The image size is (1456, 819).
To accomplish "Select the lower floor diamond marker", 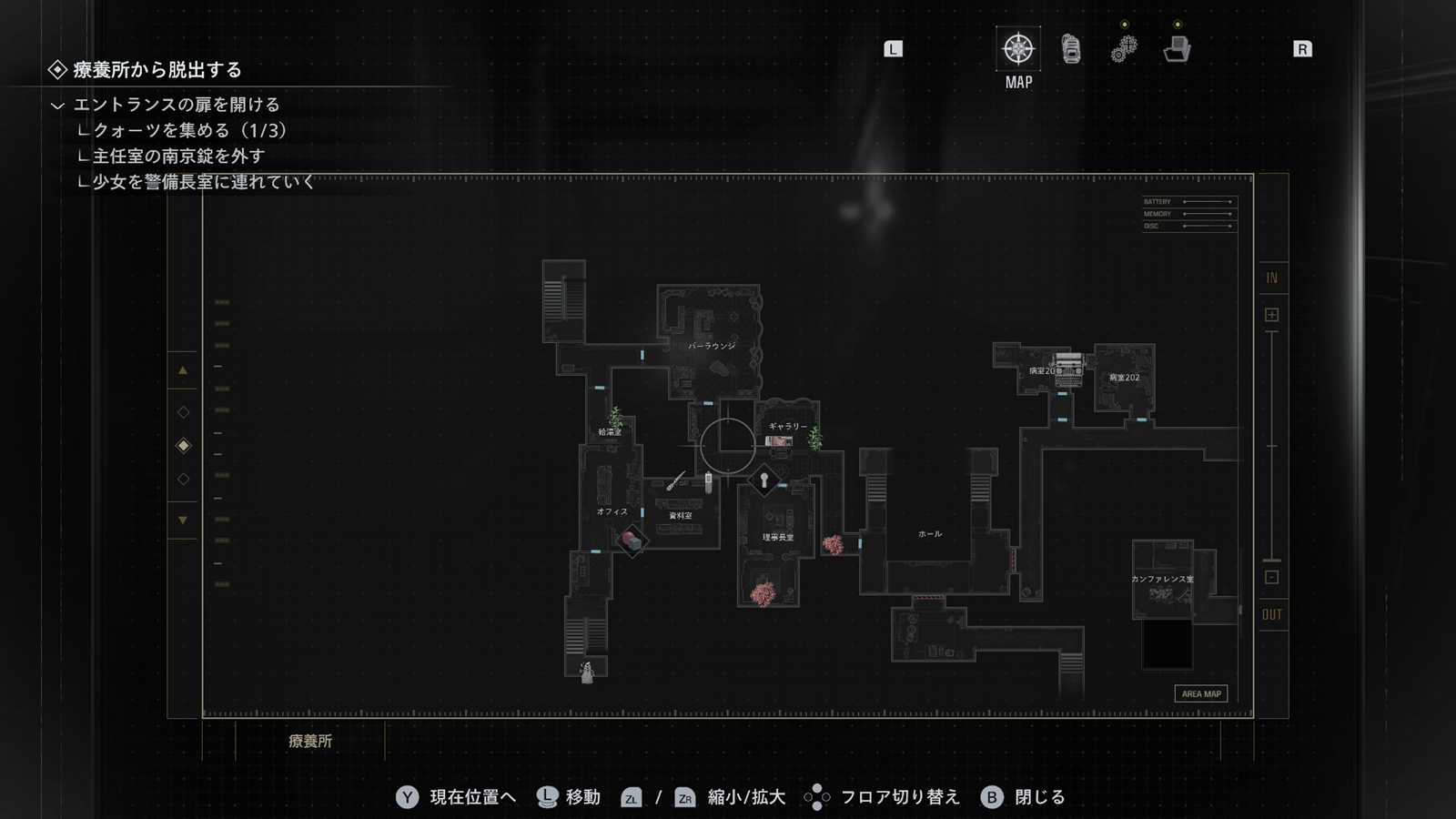I will click(183, 479).
